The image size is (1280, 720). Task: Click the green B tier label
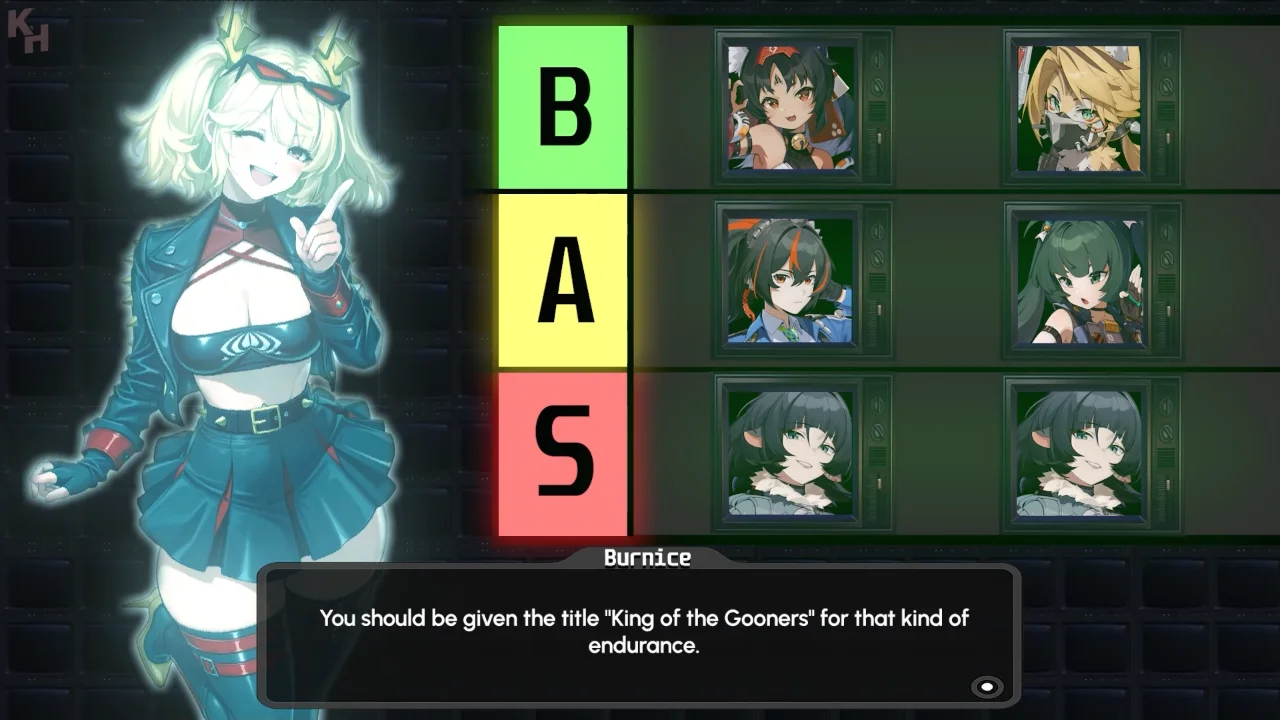(x=563, y=107)
